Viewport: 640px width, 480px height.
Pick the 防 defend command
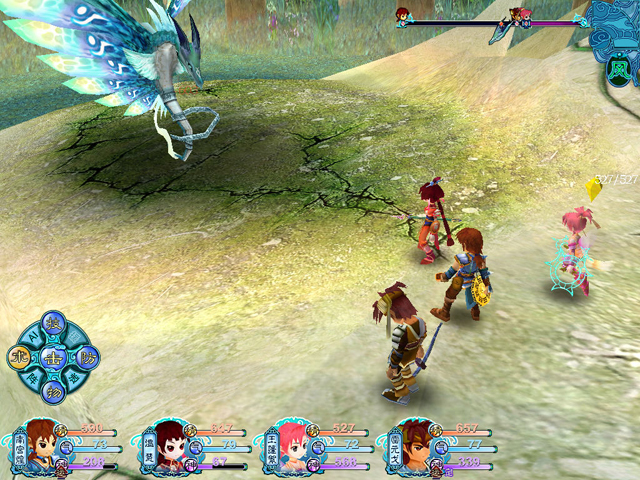coord(87,357)
